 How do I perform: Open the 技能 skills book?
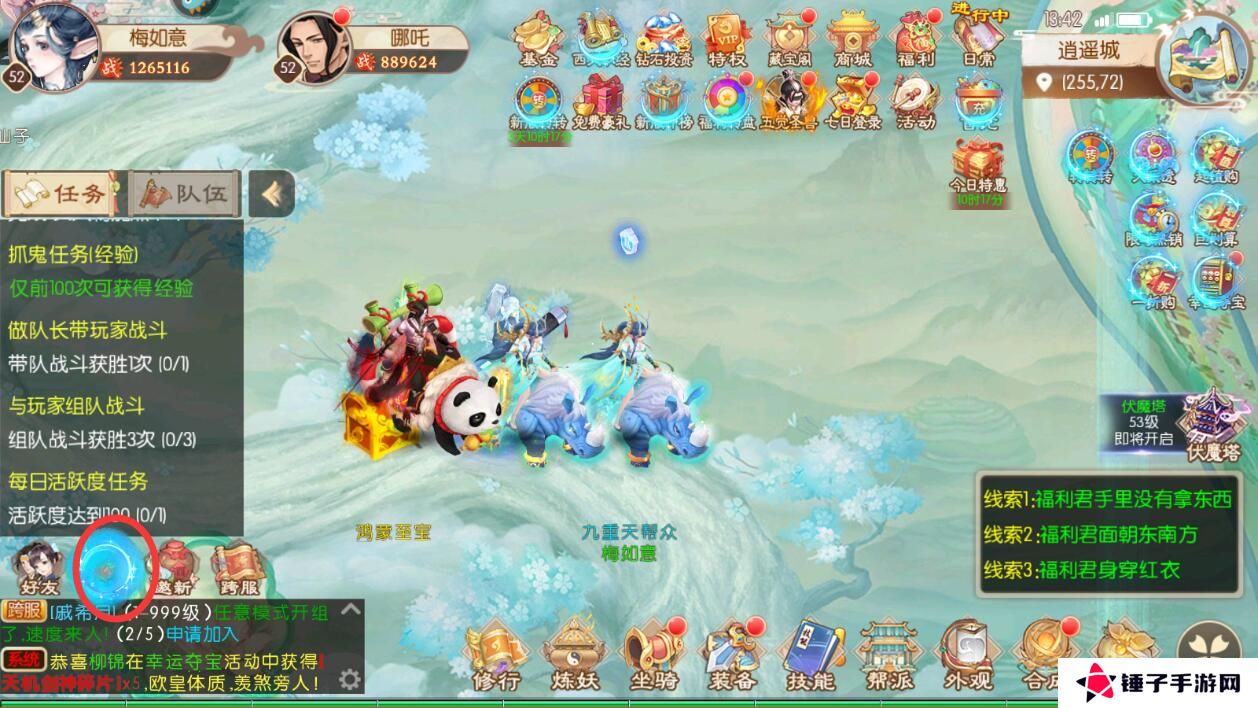(810, 655)
